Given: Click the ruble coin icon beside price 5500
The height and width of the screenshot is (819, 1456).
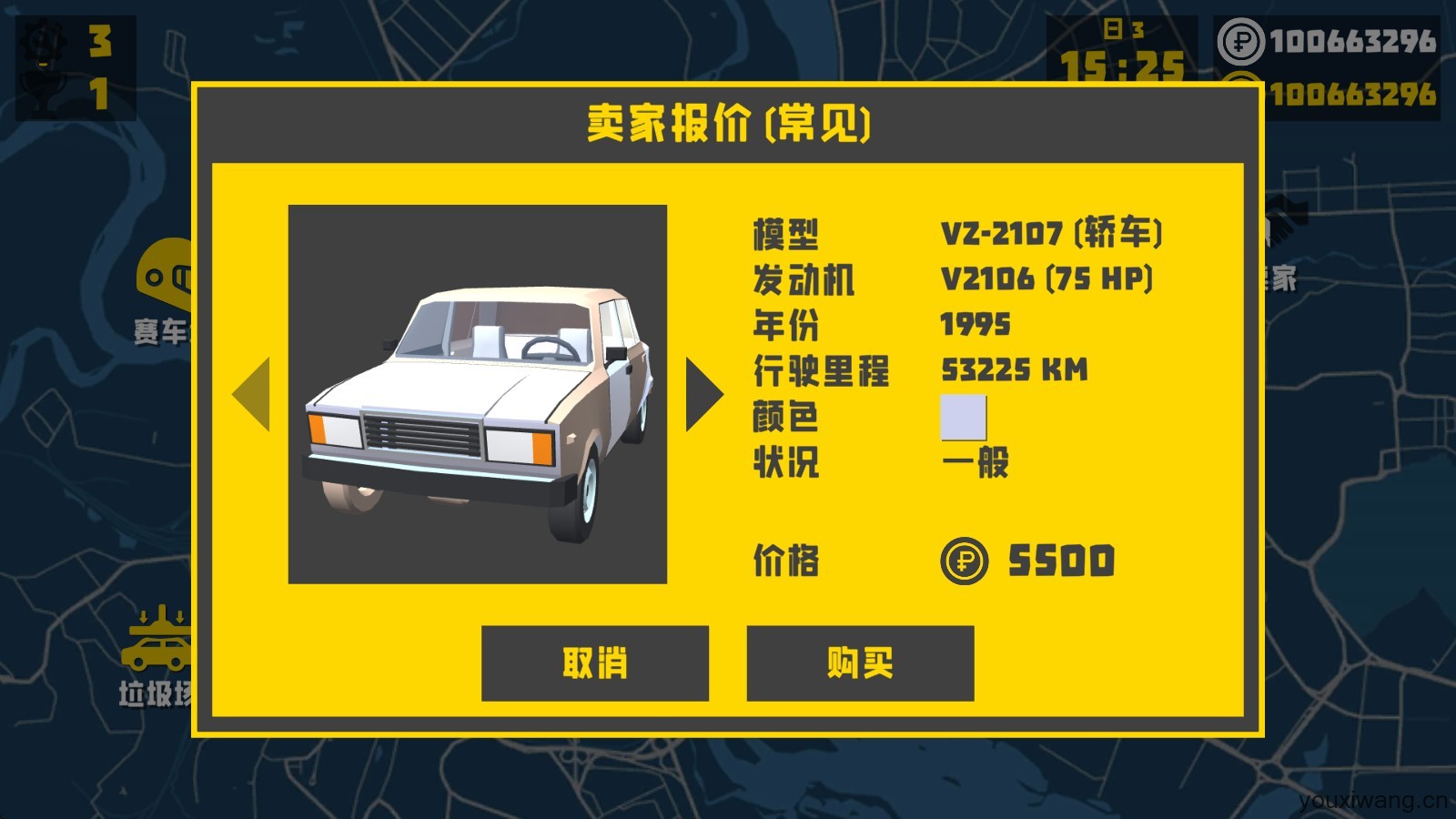Looking at the screenshot, I should pos(965,562).
